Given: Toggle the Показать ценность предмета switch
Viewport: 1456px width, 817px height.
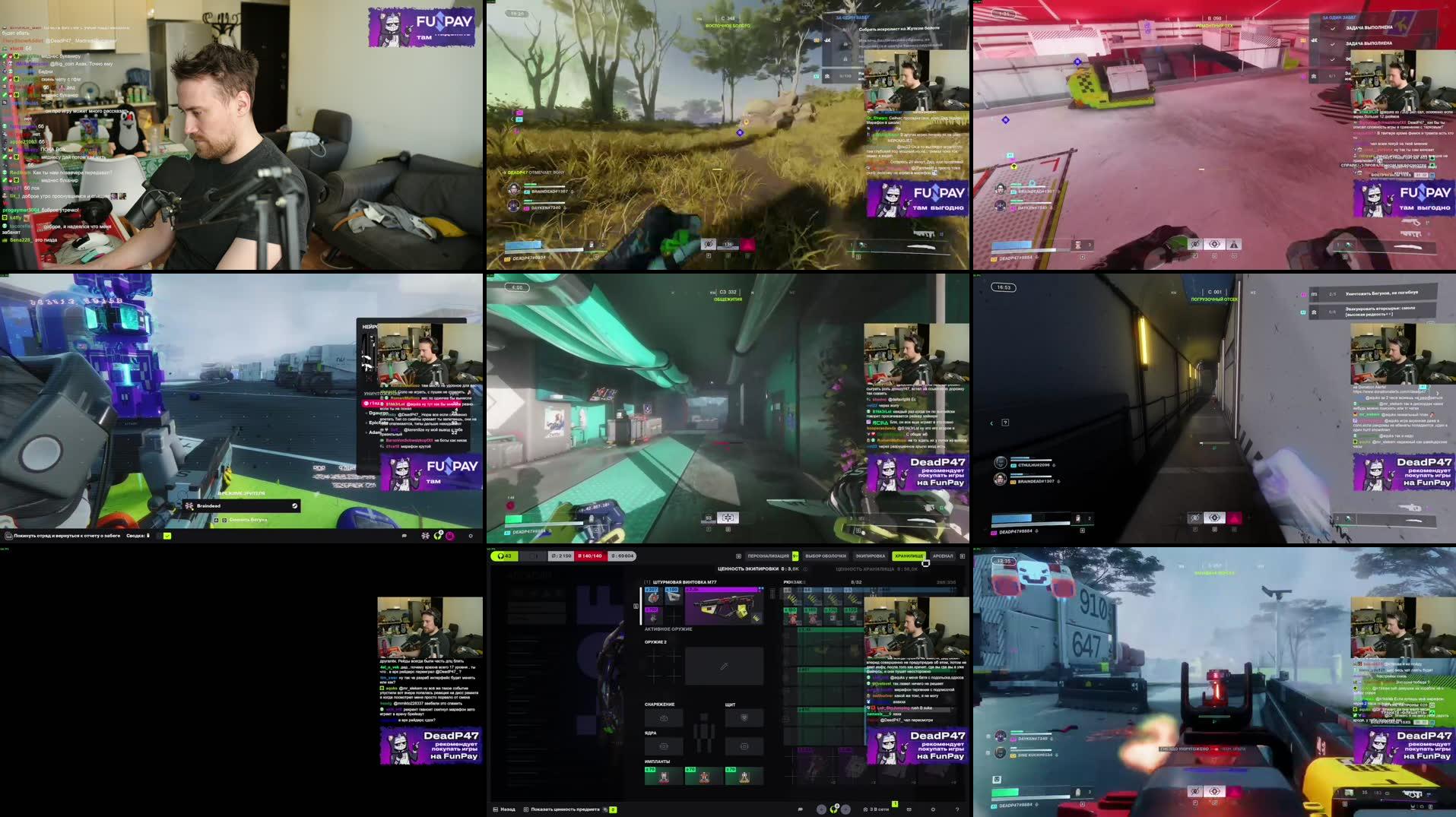Looking at the screenshot, I should coord(613,809).
